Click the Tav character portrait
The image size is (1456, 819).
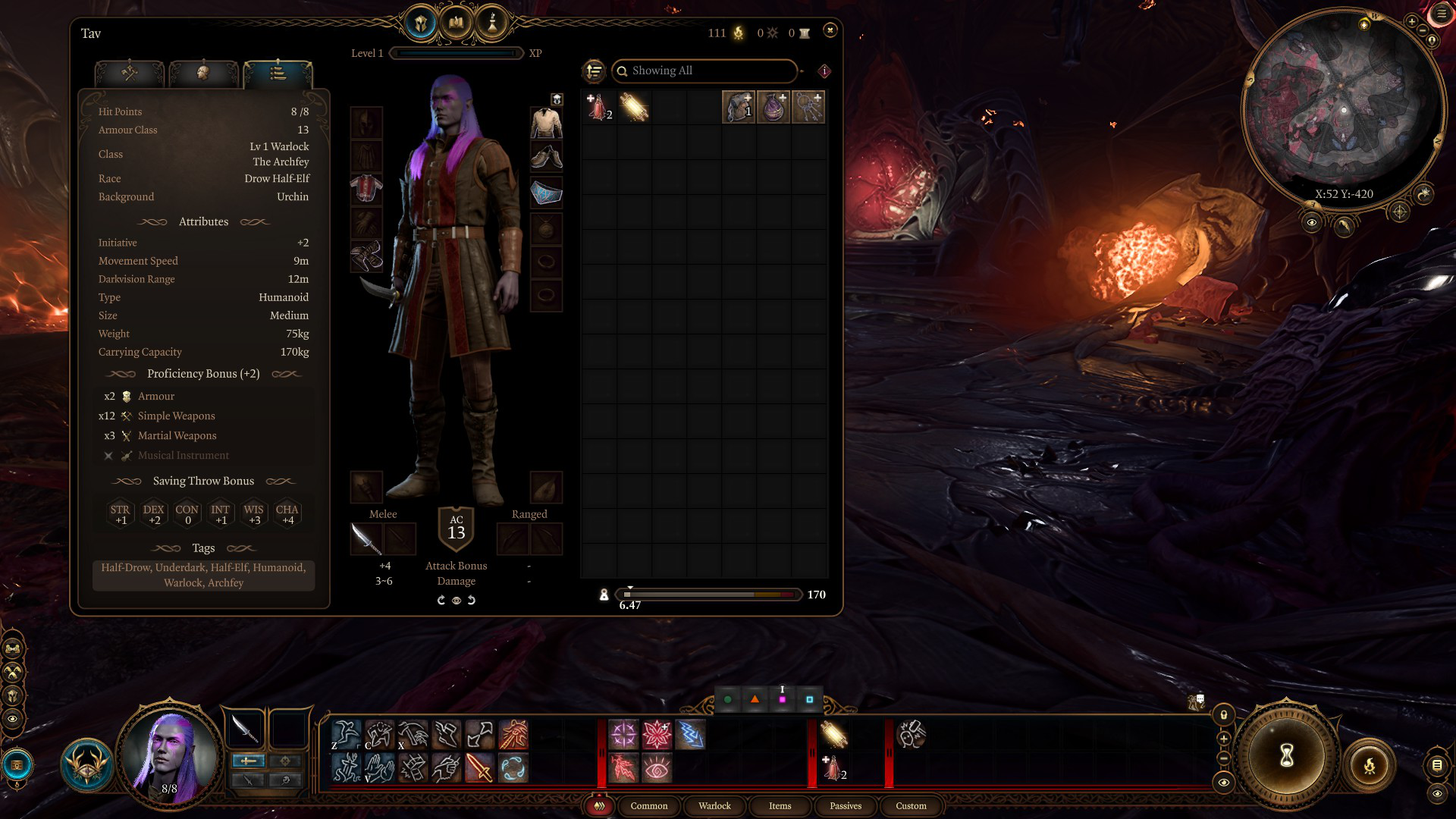[168, 754]
